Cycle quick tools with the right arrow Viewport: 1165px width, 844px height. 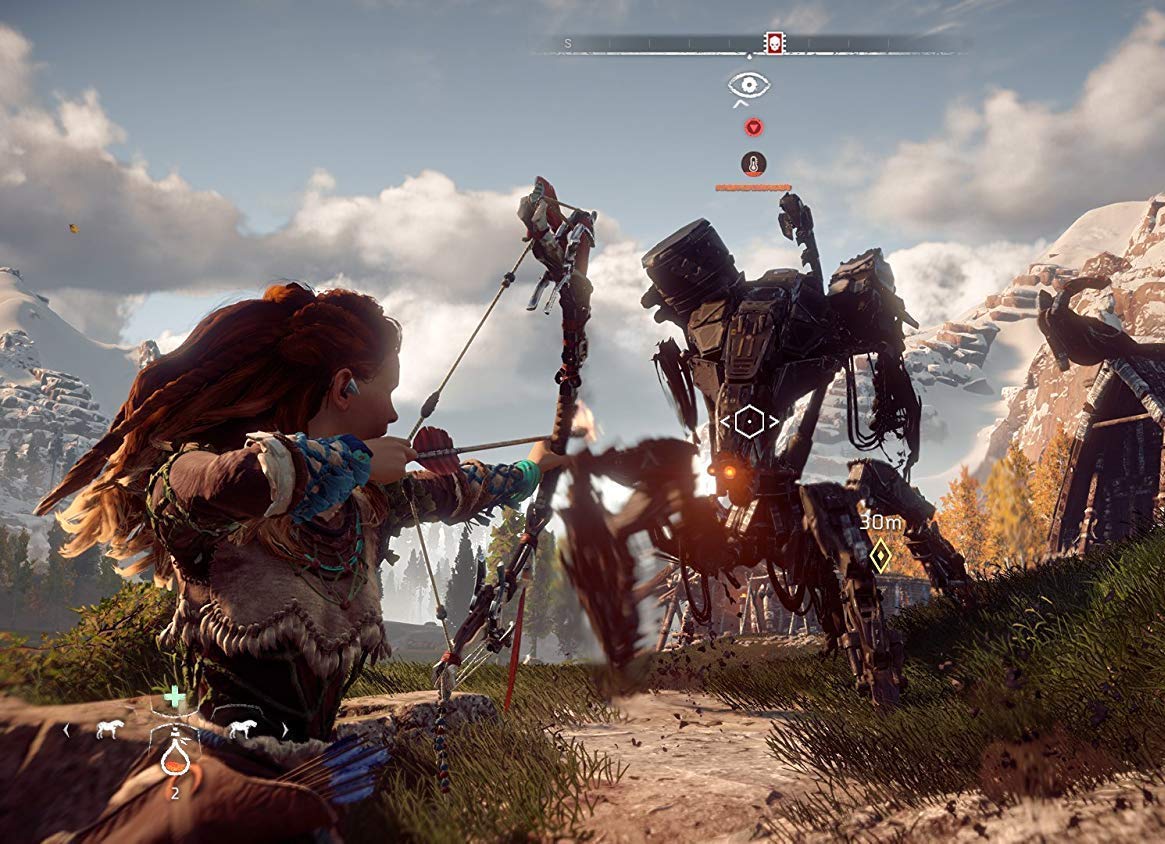(284, 730)
